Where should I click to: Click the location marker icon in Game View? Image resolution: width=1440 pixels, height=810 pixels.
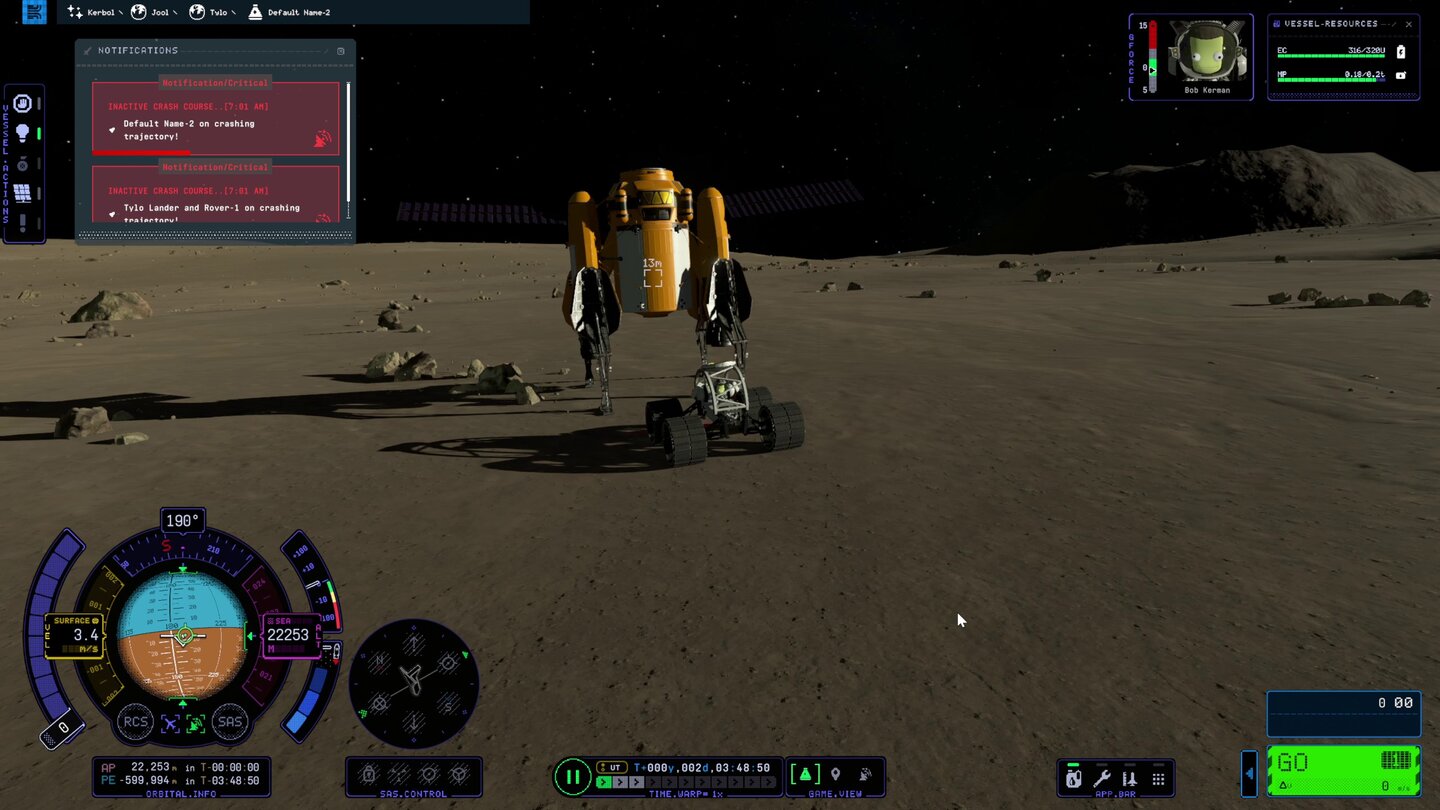(837, 773)
